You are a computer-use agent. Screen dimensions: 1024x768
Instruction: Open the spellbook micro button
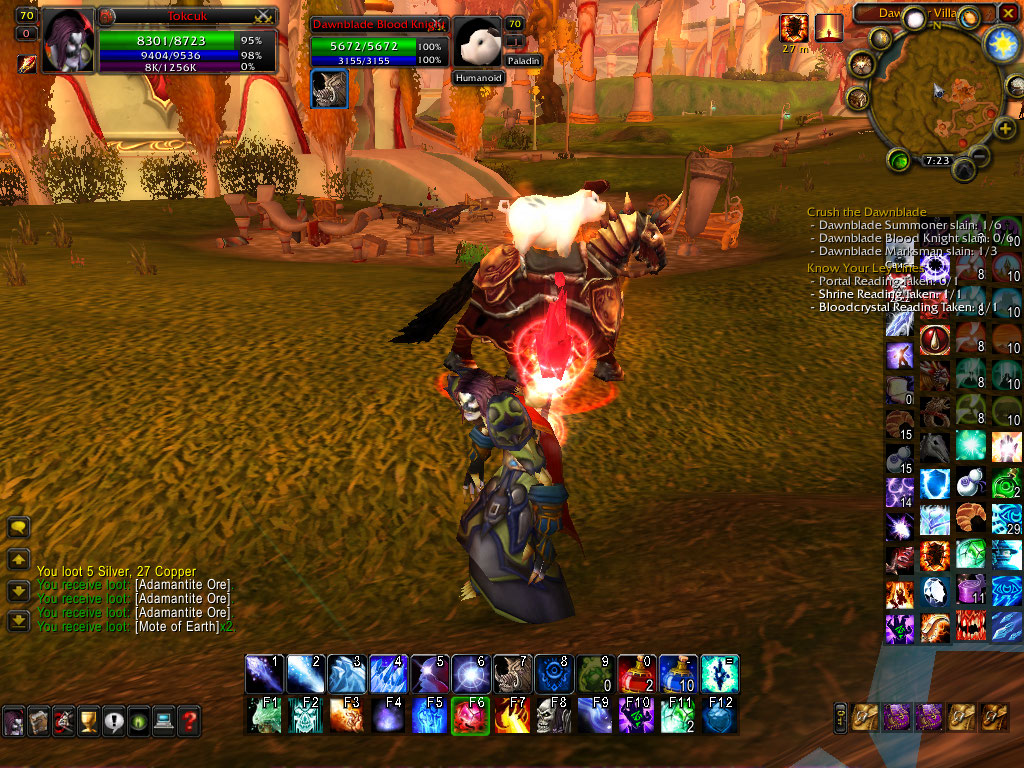click(39, 720)
